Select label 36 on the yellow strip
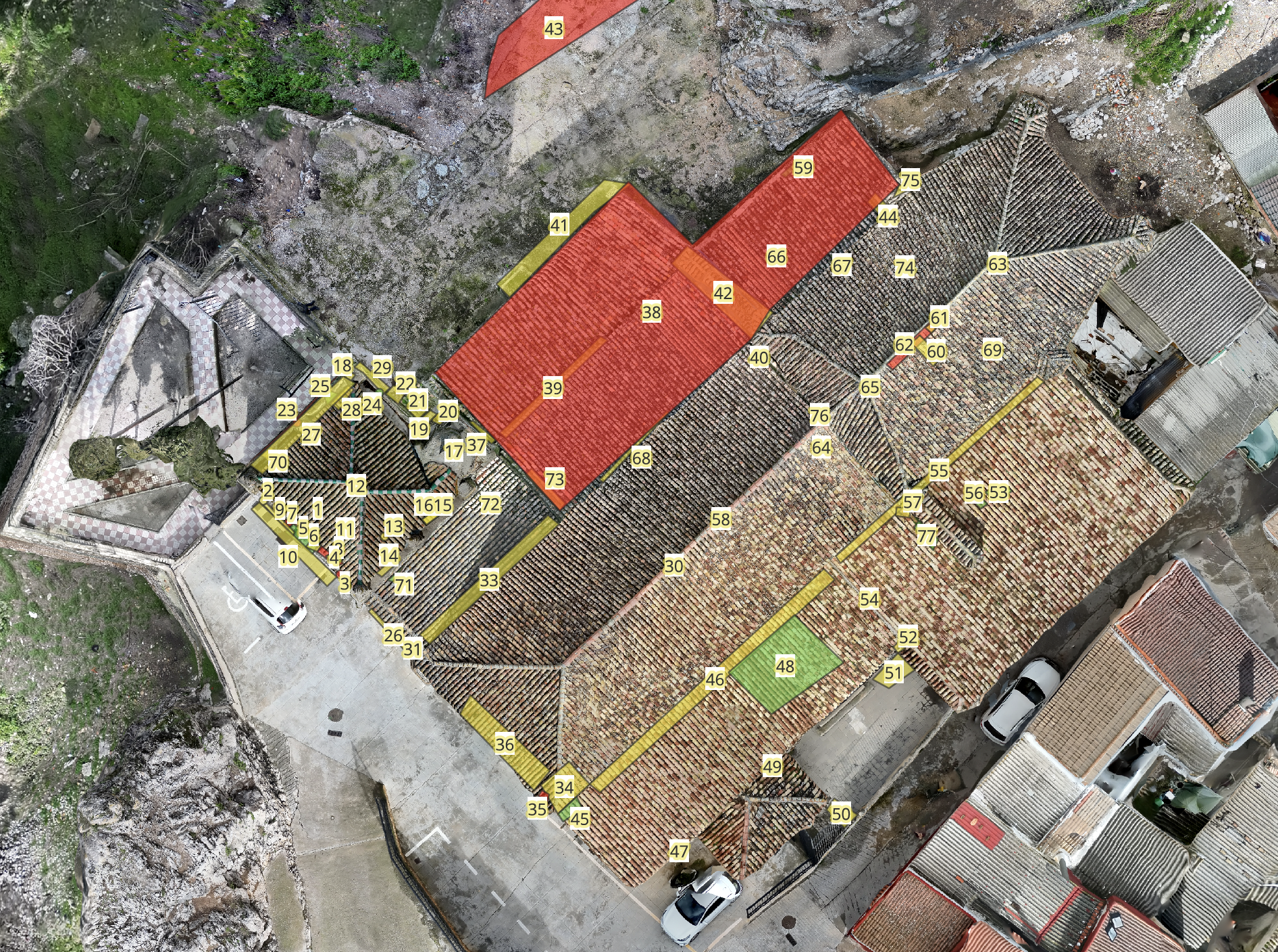Screen dimensions: 1278x952 tap(505, 745)
